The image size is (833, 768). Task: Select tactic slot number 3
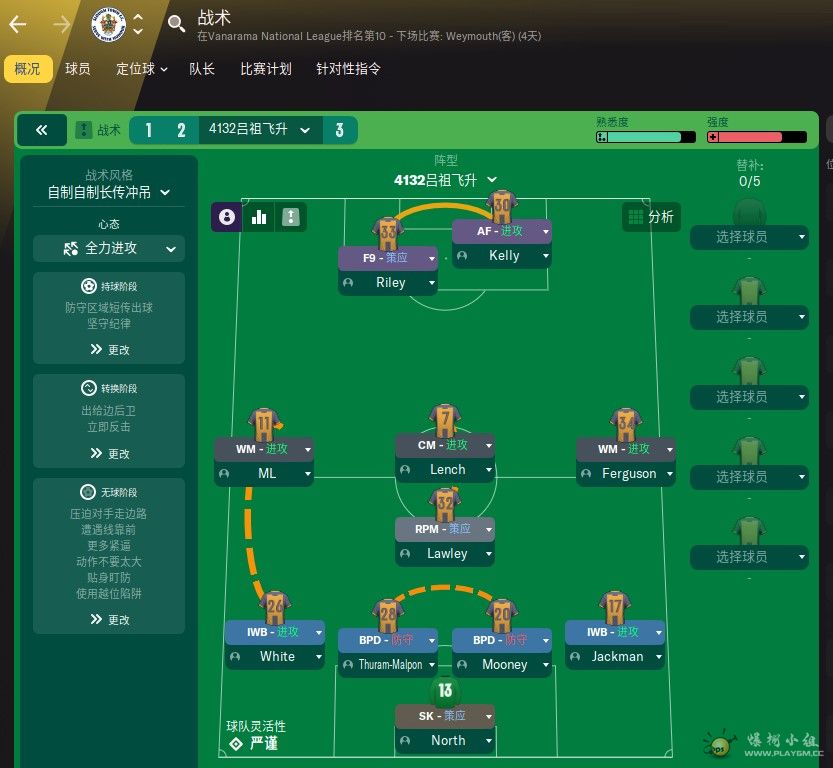[340, 130]
